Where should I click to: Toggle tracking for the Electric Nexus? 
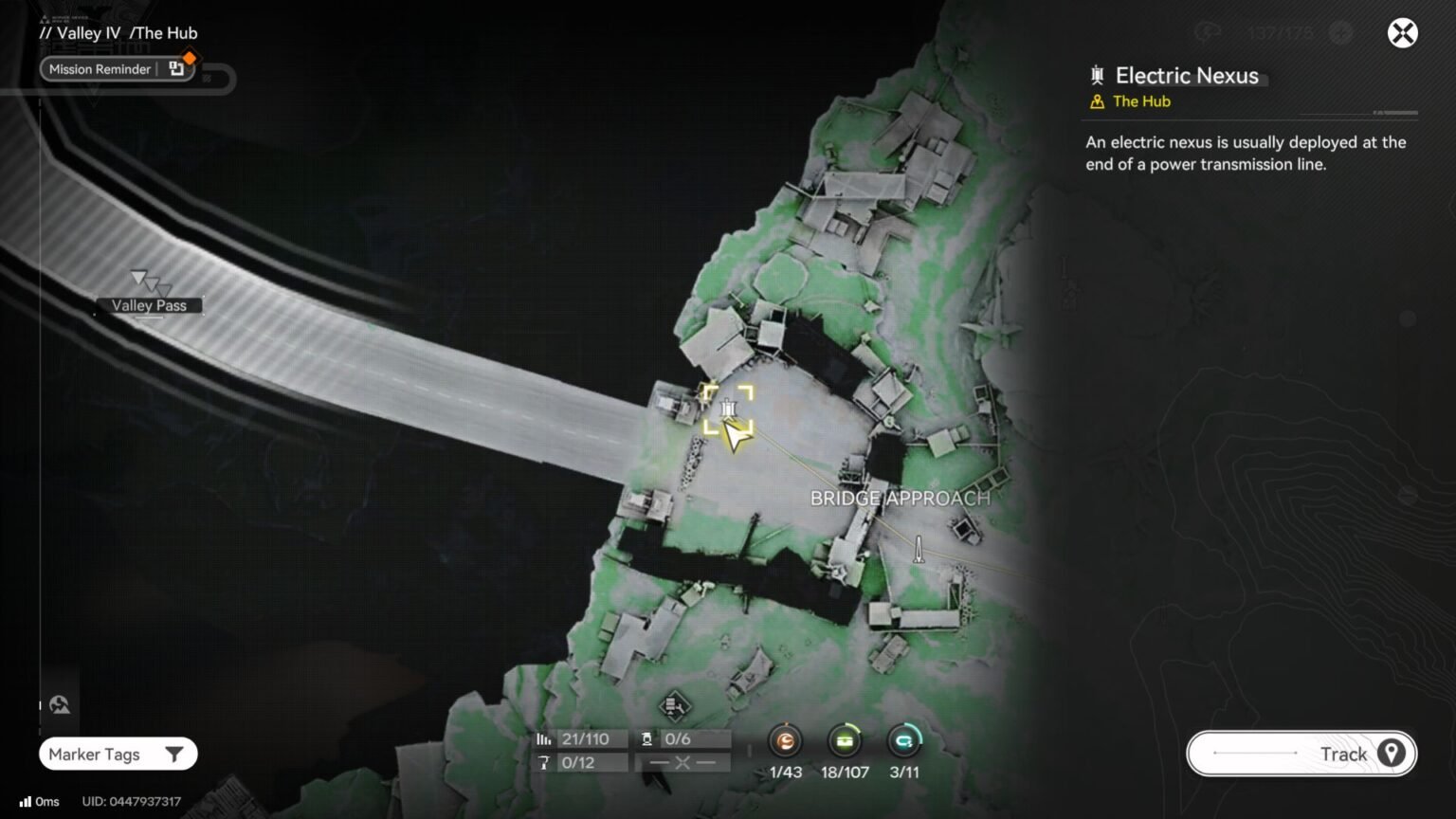pyautogui.click(x=1391, y=754)
